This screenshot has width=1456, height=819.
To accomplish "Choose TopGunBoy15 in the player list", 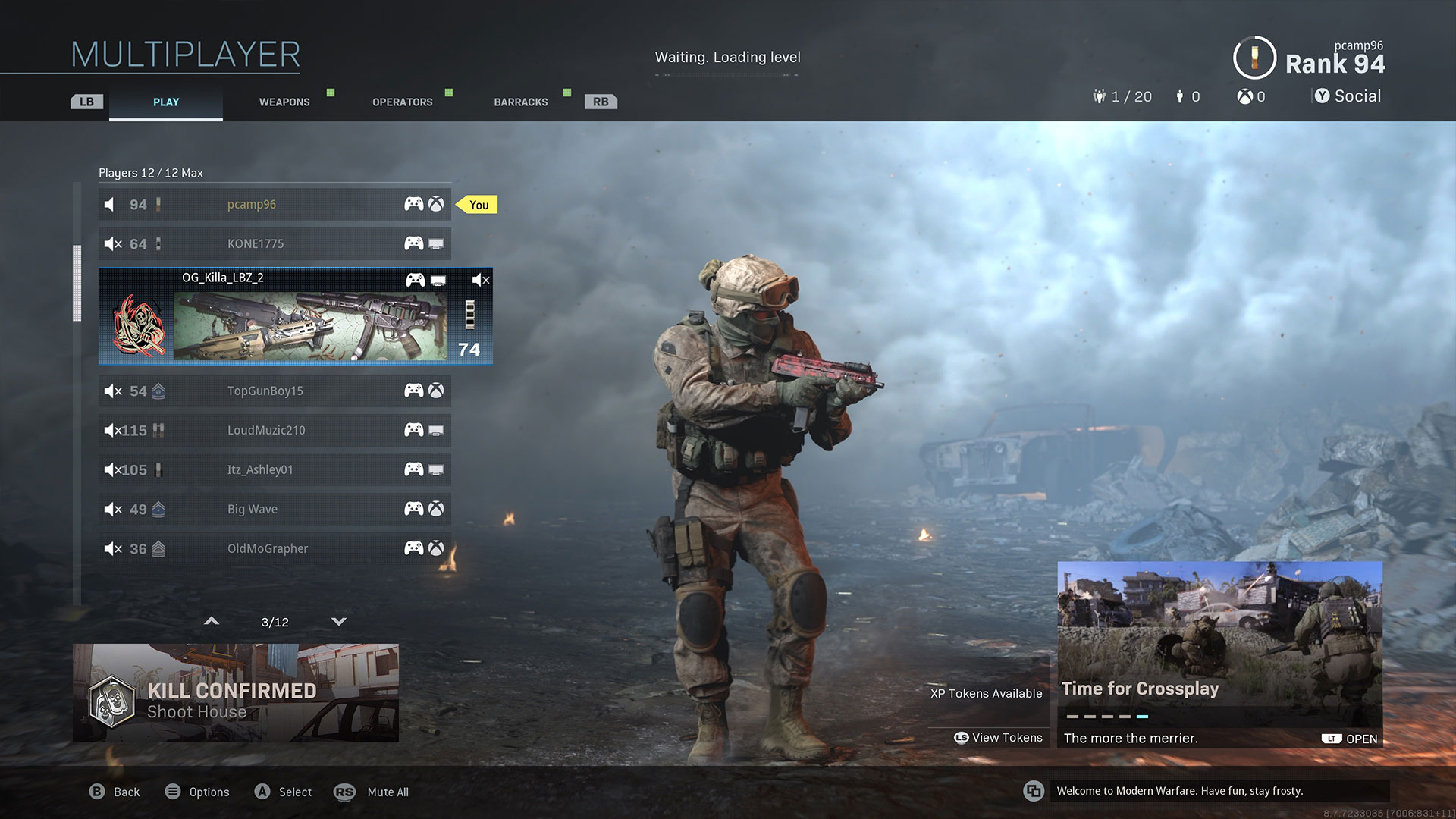I will [x=275, y=391].
